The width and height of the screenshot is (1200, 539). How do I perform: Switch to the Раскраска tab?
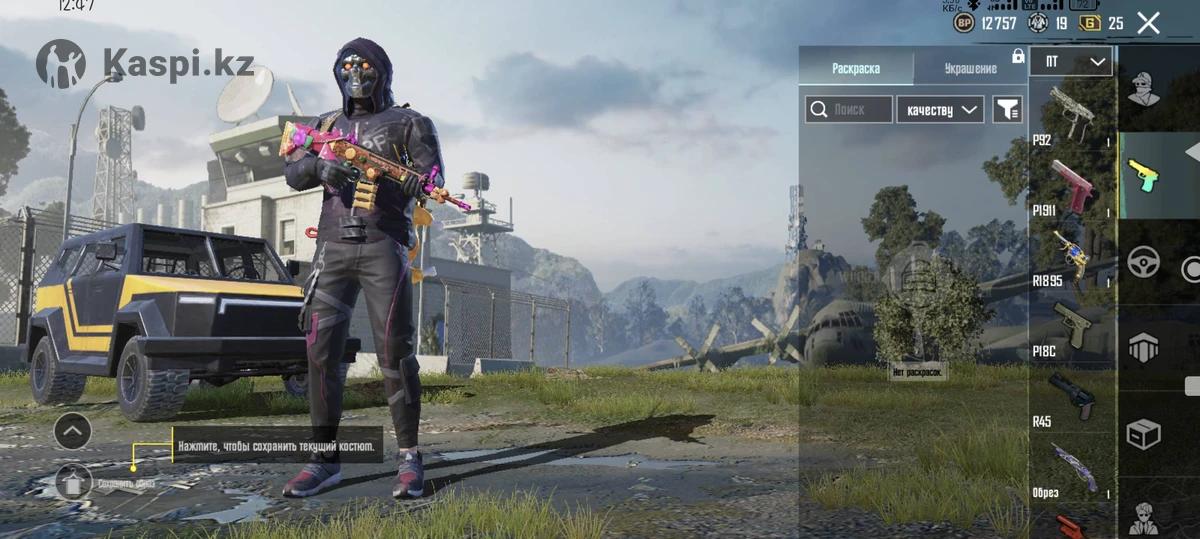(856, 68)
